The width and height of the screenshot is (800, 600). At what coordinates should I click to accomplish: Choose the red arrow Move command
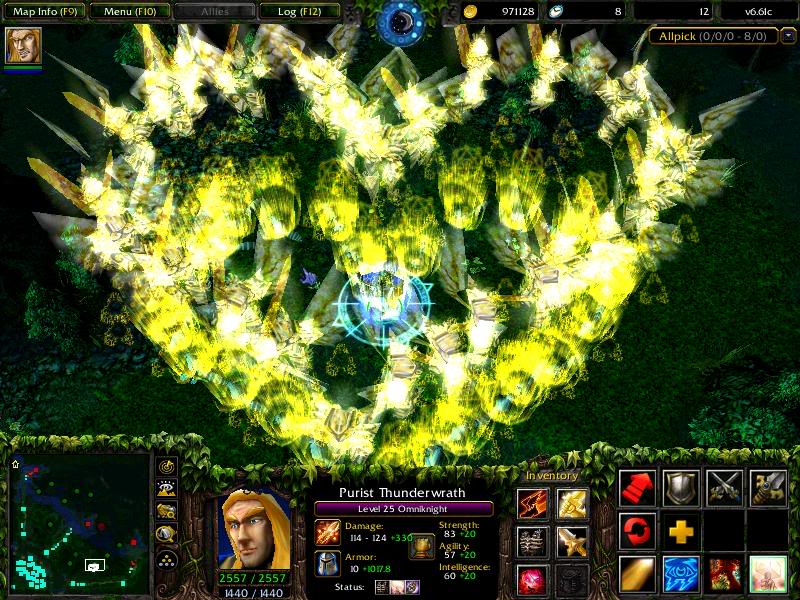(x=638, y=487)
